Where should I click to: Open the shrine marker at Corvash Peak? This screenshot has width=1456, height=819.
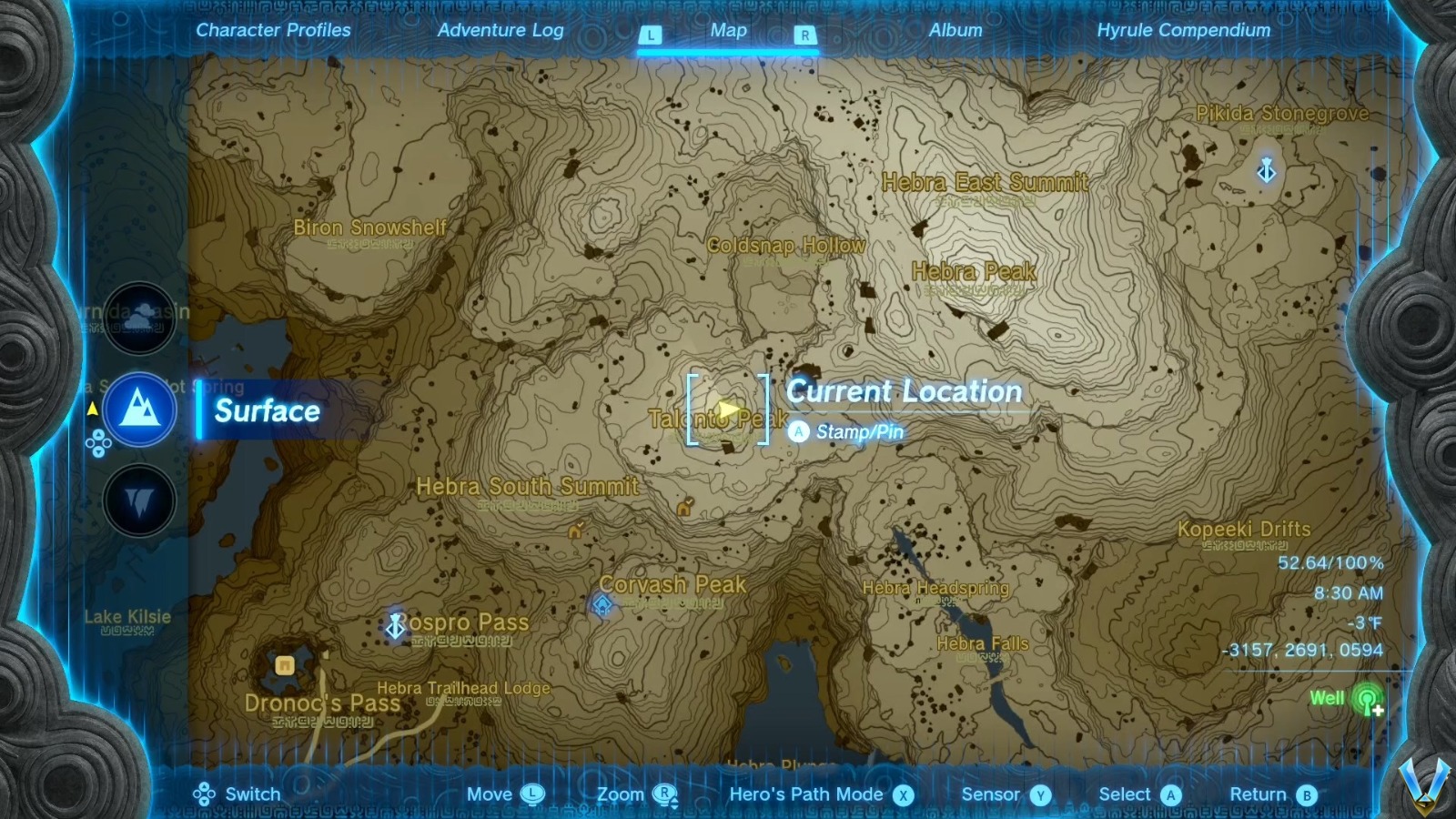[x=602, y=603]
